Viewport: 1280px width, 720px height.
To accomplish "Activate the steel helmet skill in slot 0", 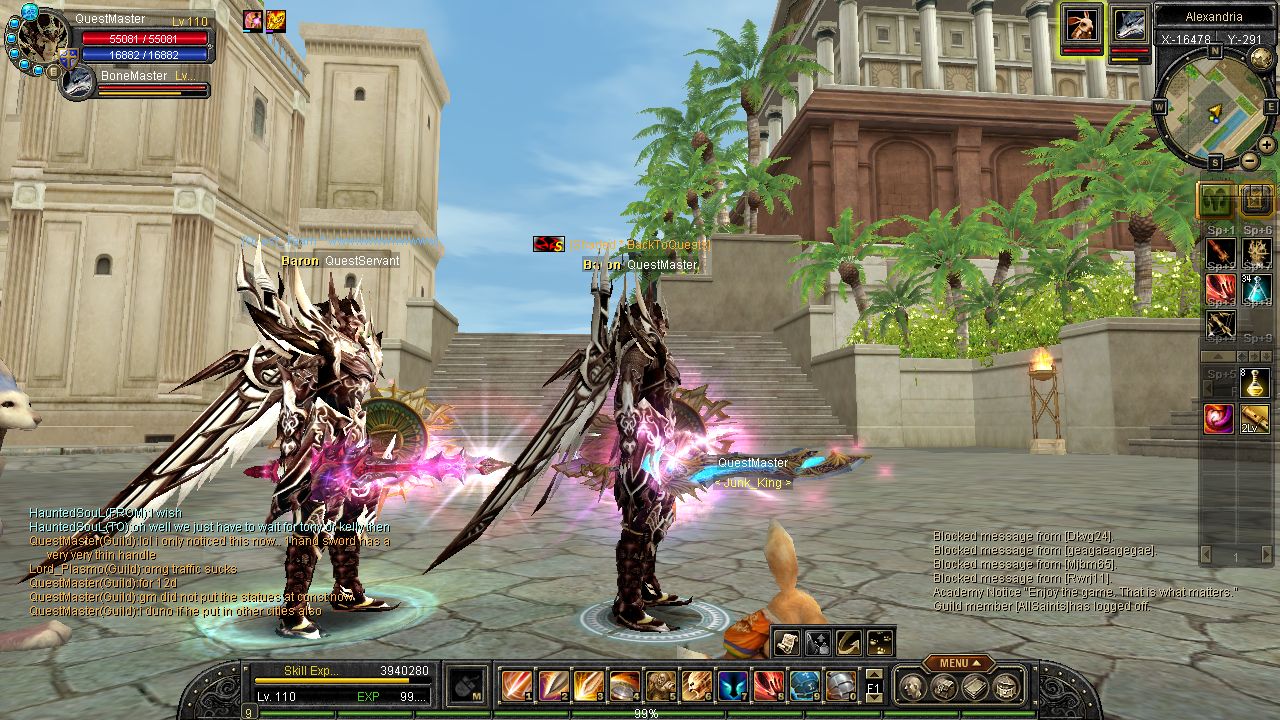I will pos(841,686).
